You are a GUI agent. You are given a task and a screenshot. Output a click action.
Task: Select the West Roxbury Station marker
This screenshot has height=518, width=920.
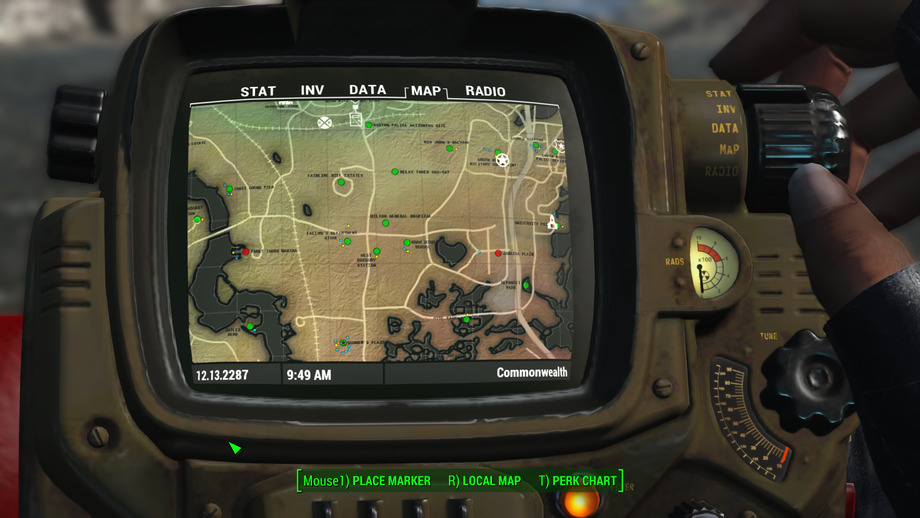coord(377,252)
